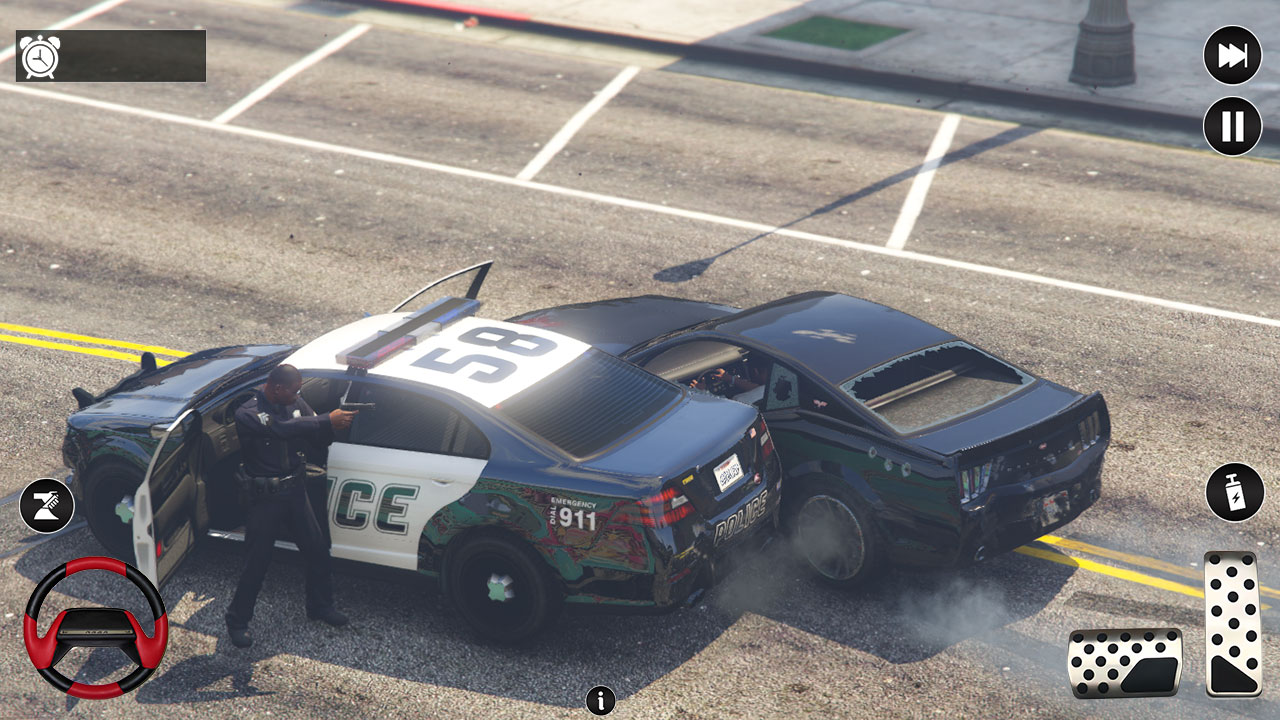Click the red steering wheel control
Image resolution: width=1280 pixels, height=720 pixels.
[x=95, y=627]
